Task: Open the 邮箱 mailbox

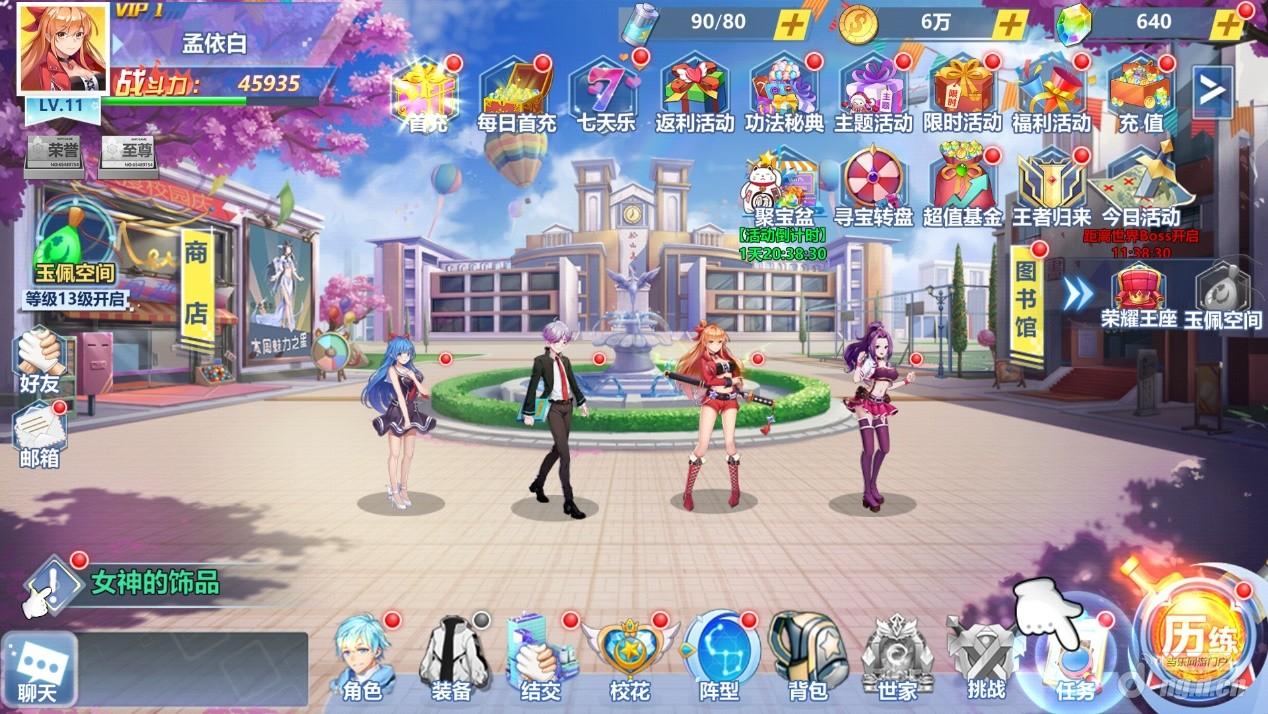Action: point(40,436)
